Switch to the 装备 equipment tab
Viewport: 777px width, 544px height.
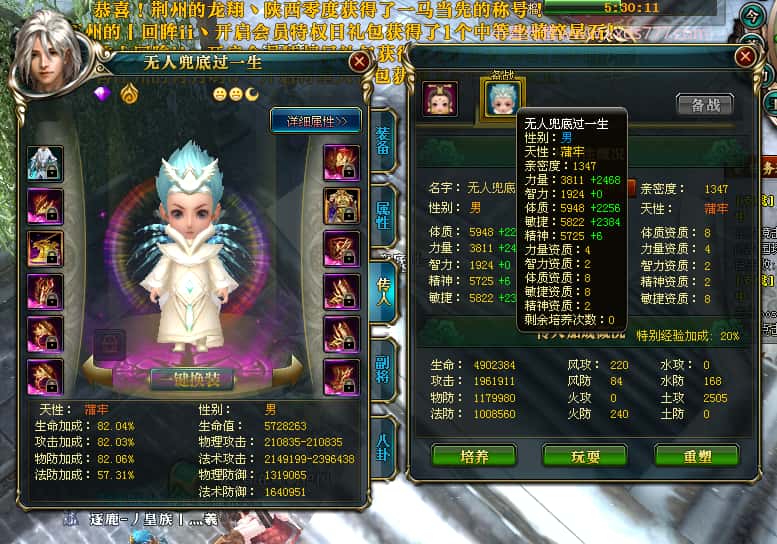(383, 137)
